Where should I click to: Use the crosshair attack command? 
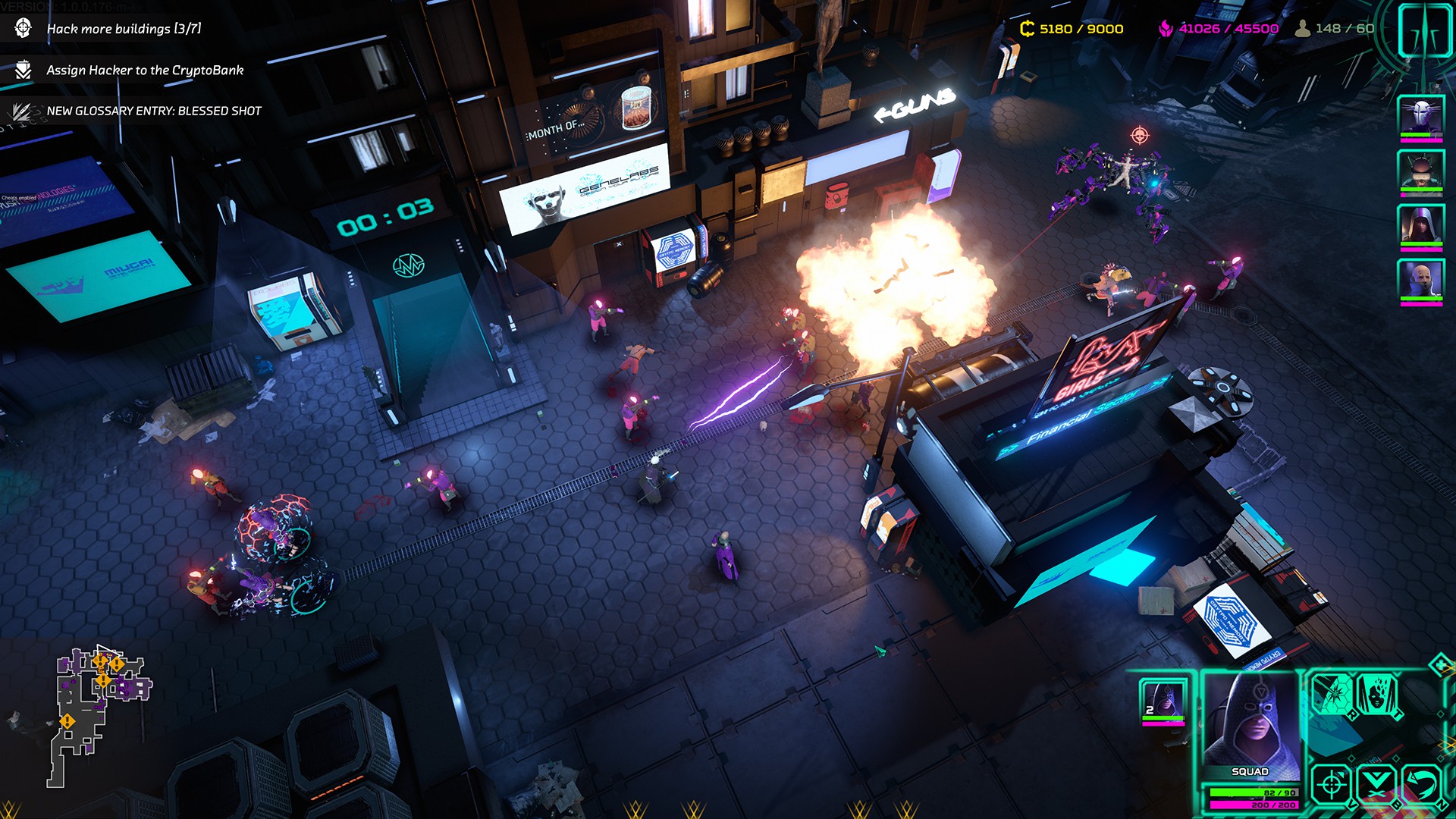pos(1331,784)
